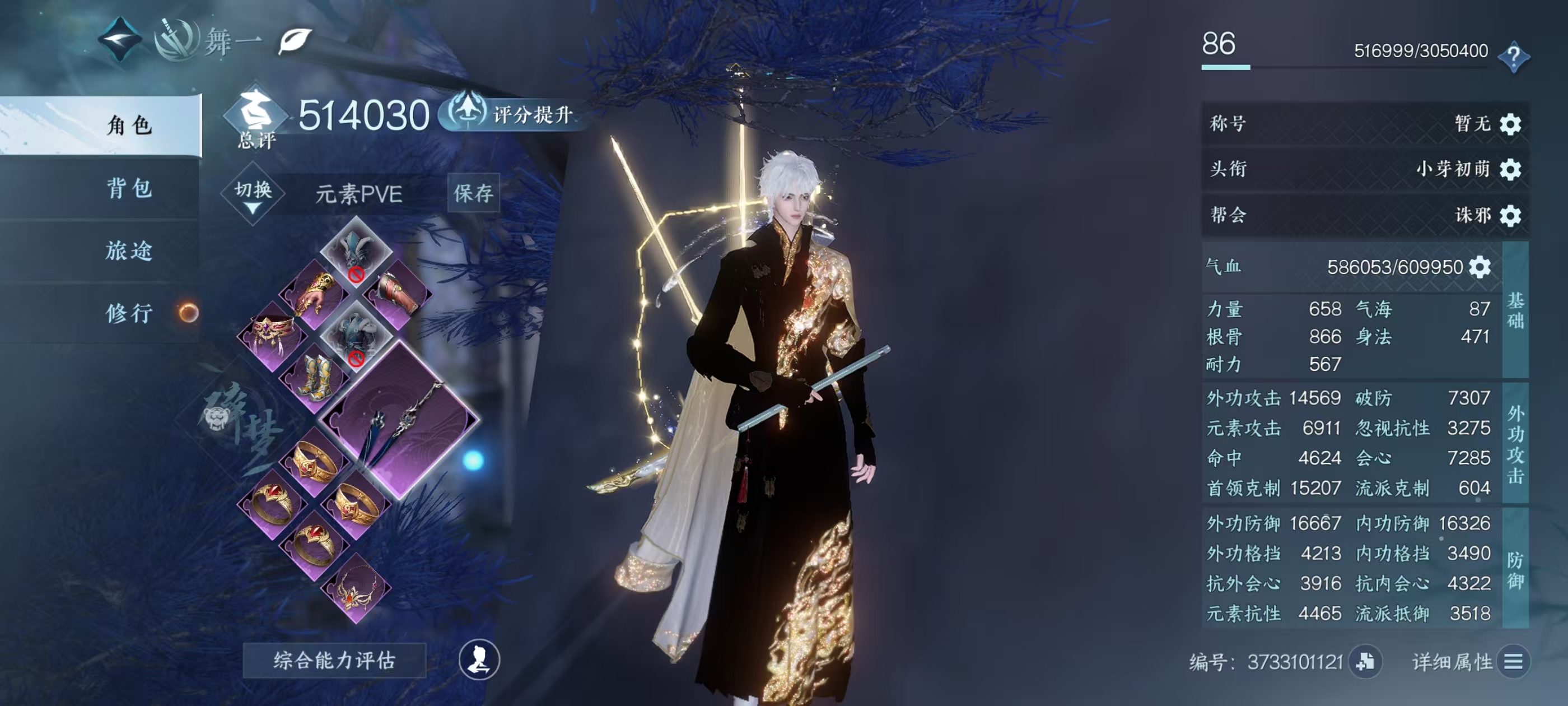This screenshot has height=706, width=1568.
Task: Select the necklace equipment slot
Action: click(356, 589)
